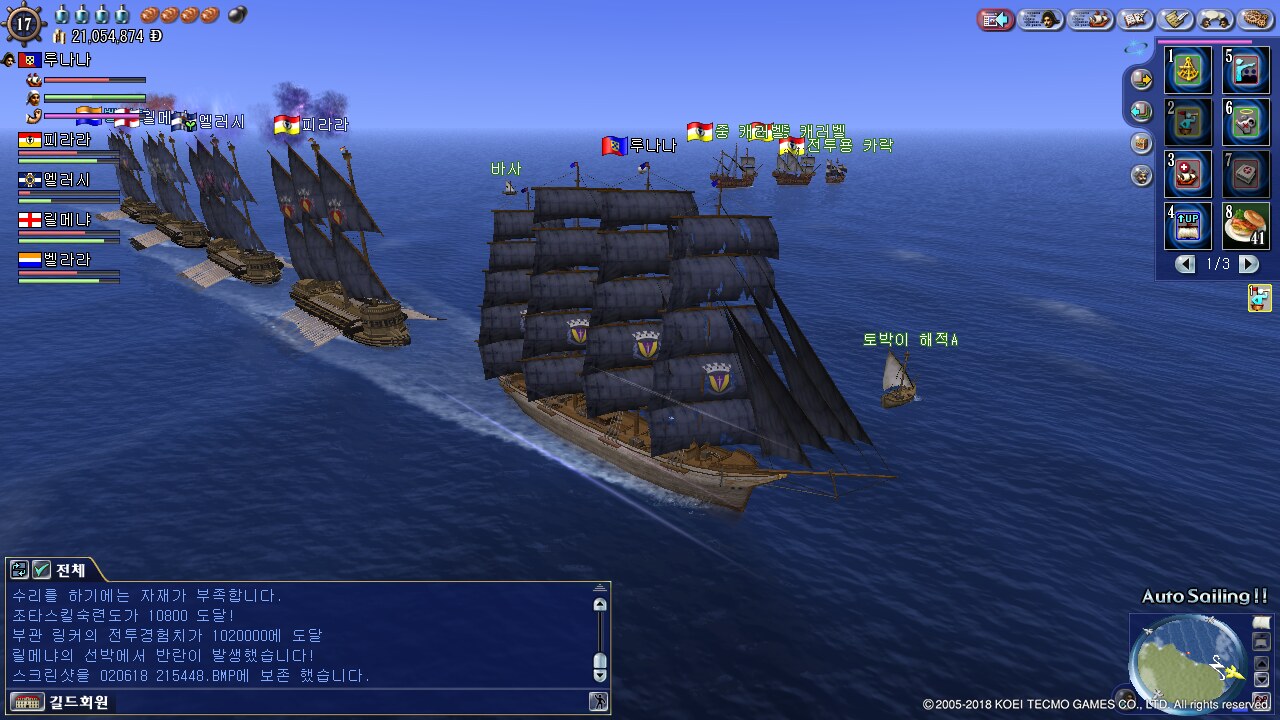1280x720 pixels.
Task: Open the scroll and quill menu
Action: (1176, 19)
